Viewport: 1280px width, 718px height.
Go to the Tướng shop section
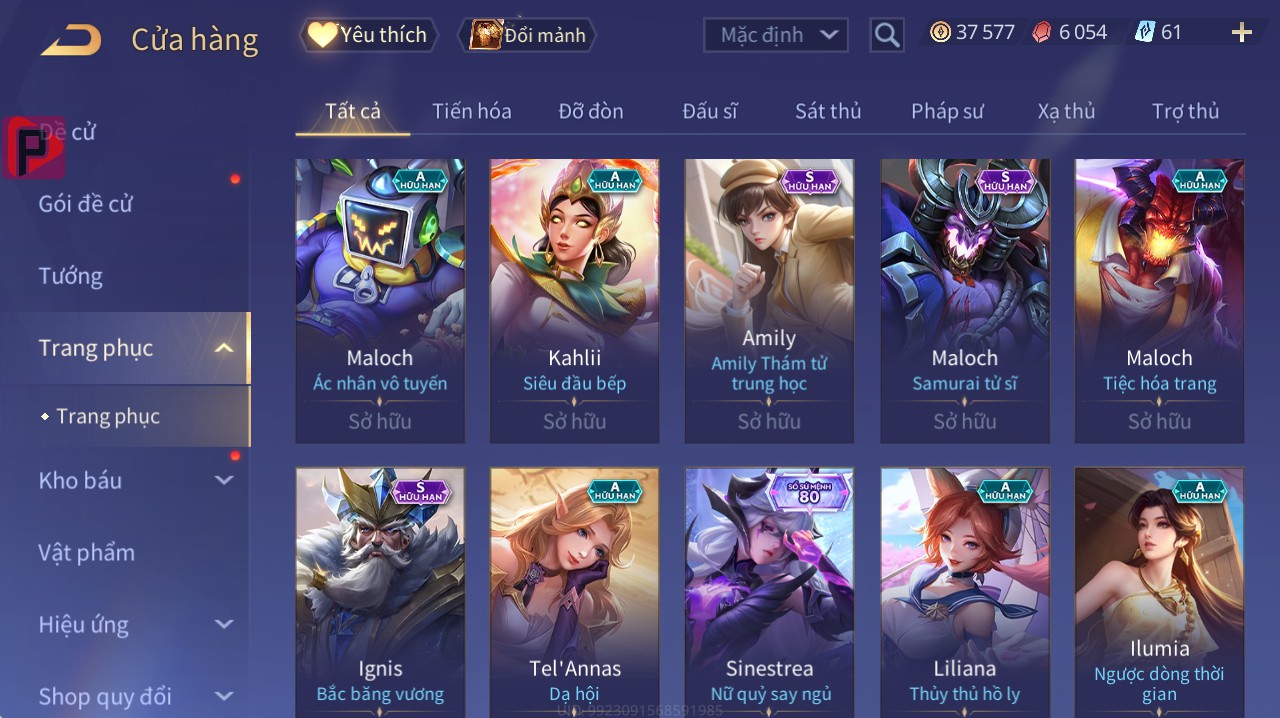click(71, 276)
